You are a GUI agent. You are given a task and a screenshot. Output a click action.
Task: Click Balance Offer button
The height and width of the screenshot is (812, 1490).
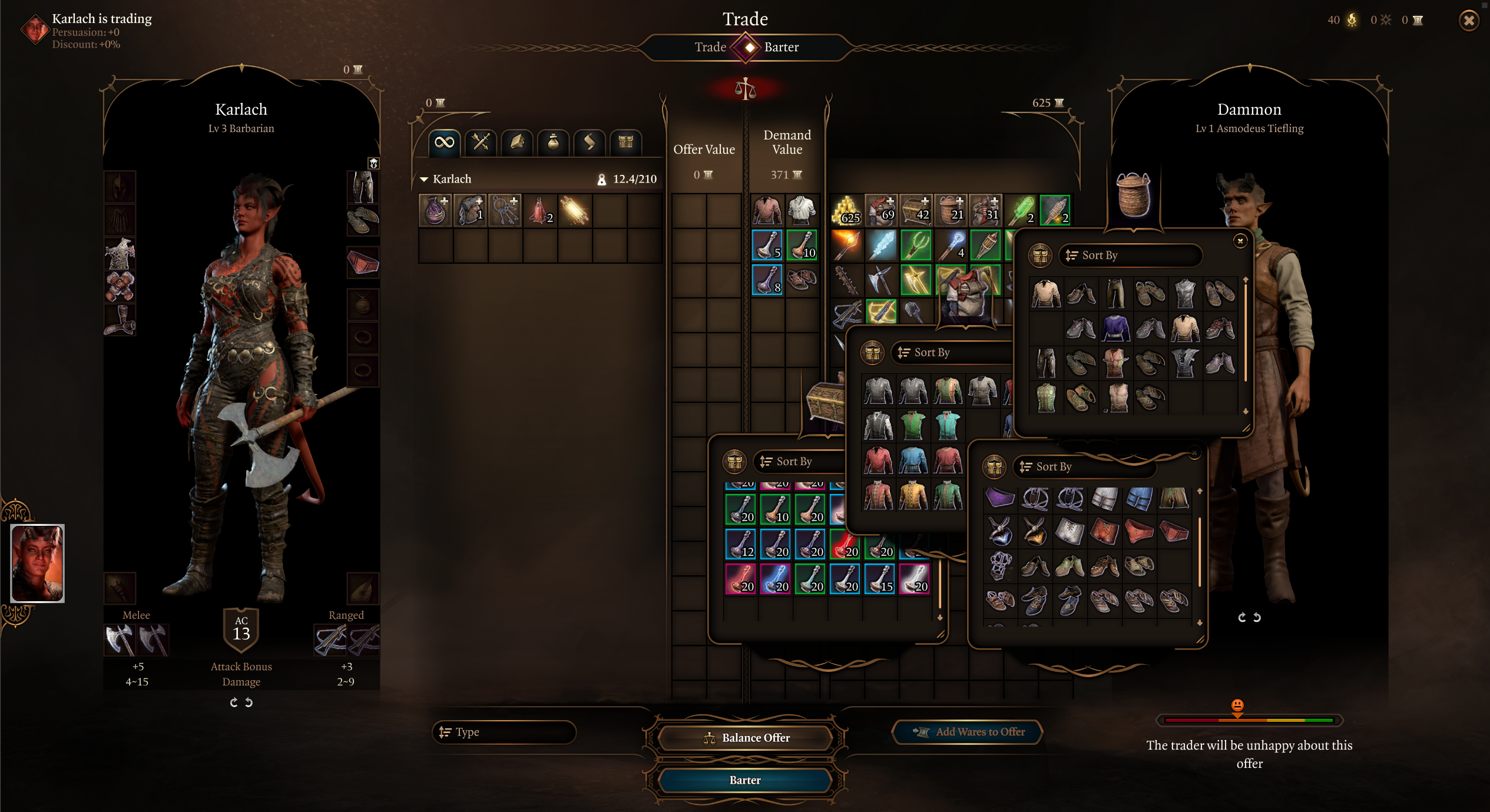point(745,738)
